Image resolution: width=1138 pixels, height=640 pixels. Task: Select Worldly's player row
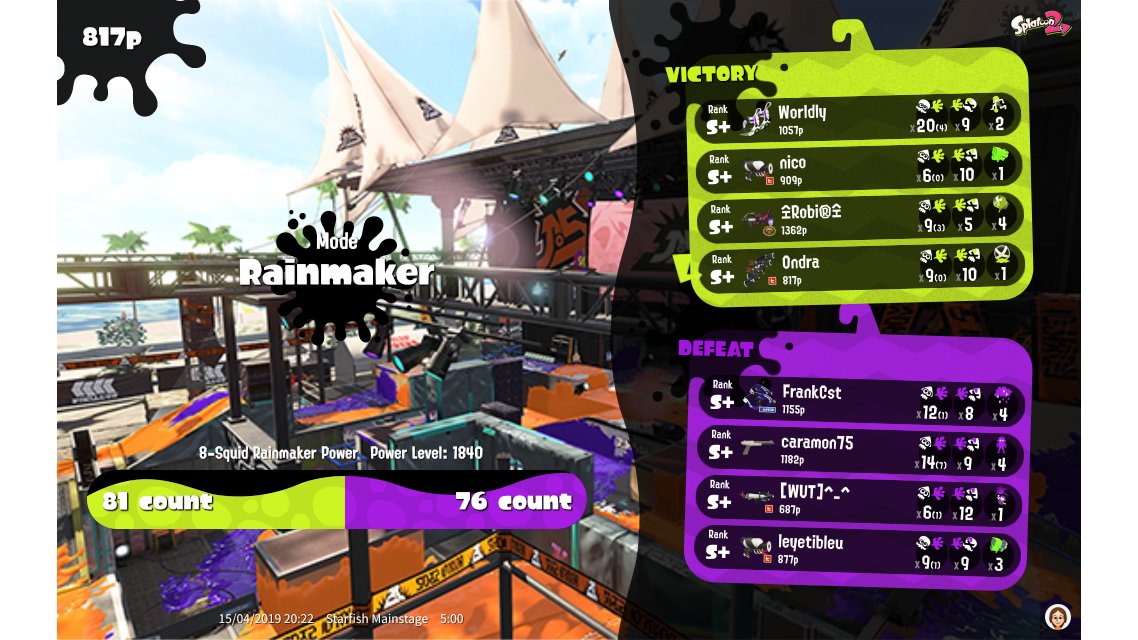tap(858, 117)
